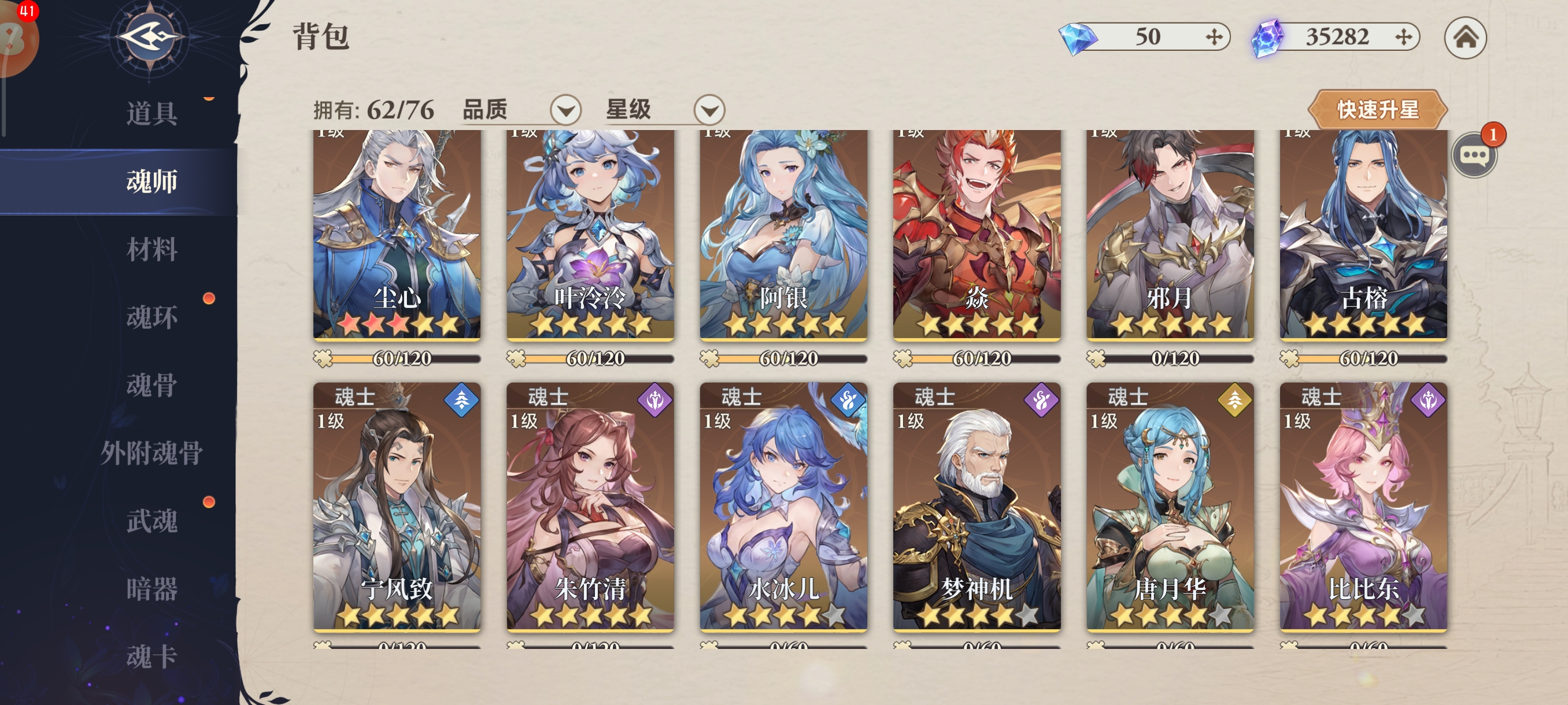Pick the 比比东 soul master card
This screenshot has height=705, width=1568.
click(x=1363, y=506)
